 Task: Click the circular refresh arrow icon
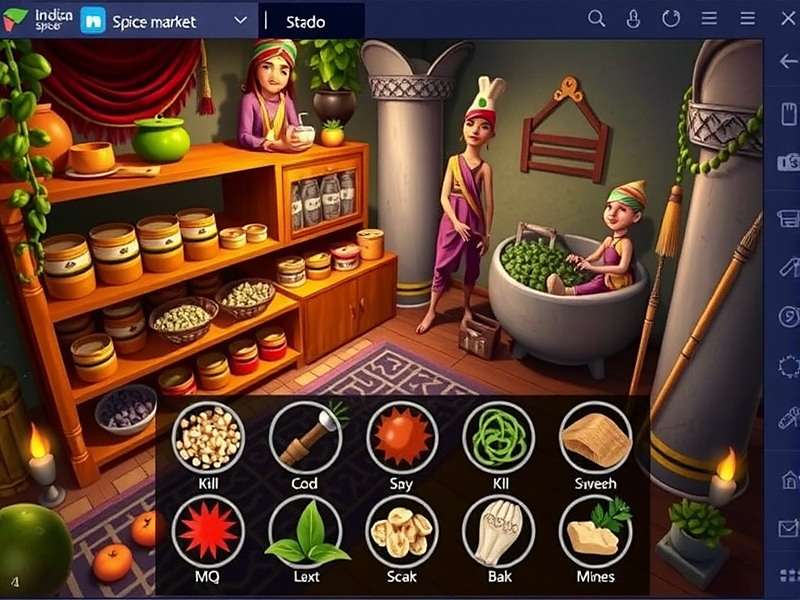671,19
